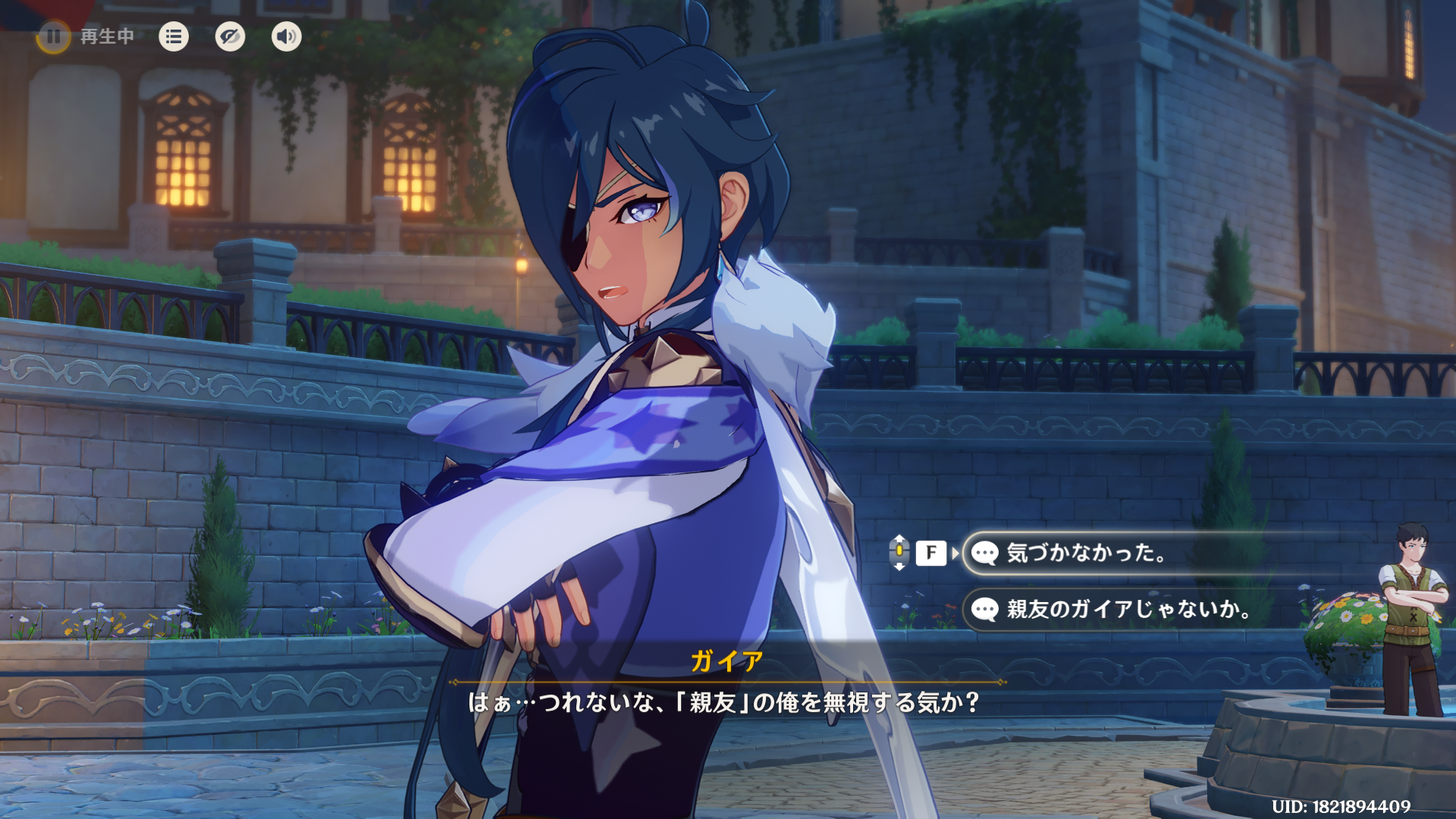Hide the dialogue interface with eye icon
The image size is (1456, 819).
coord(230,36)
